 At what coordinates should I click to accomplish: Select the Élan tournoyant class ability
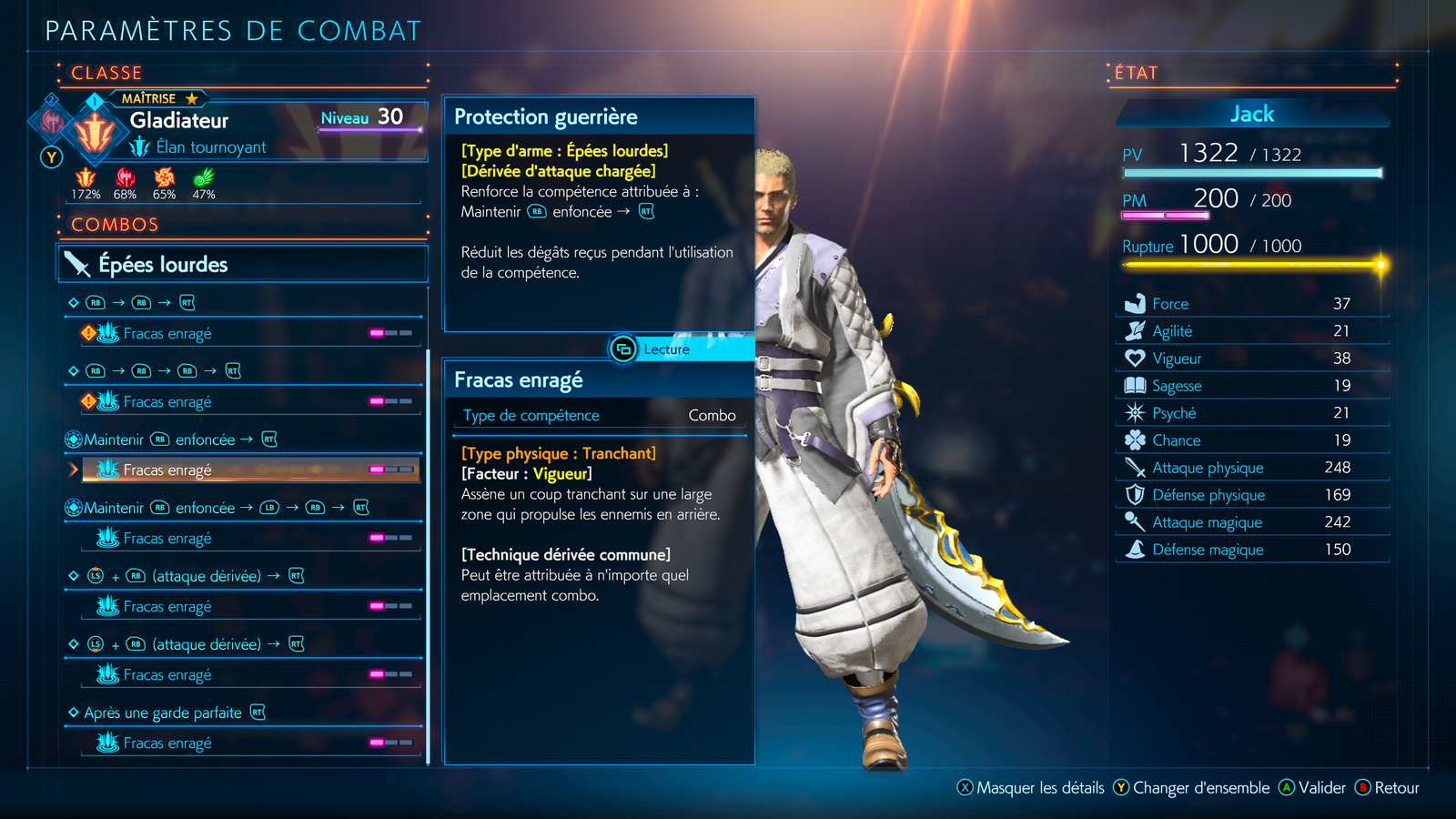pyautogui.click(x=209, y=147)
